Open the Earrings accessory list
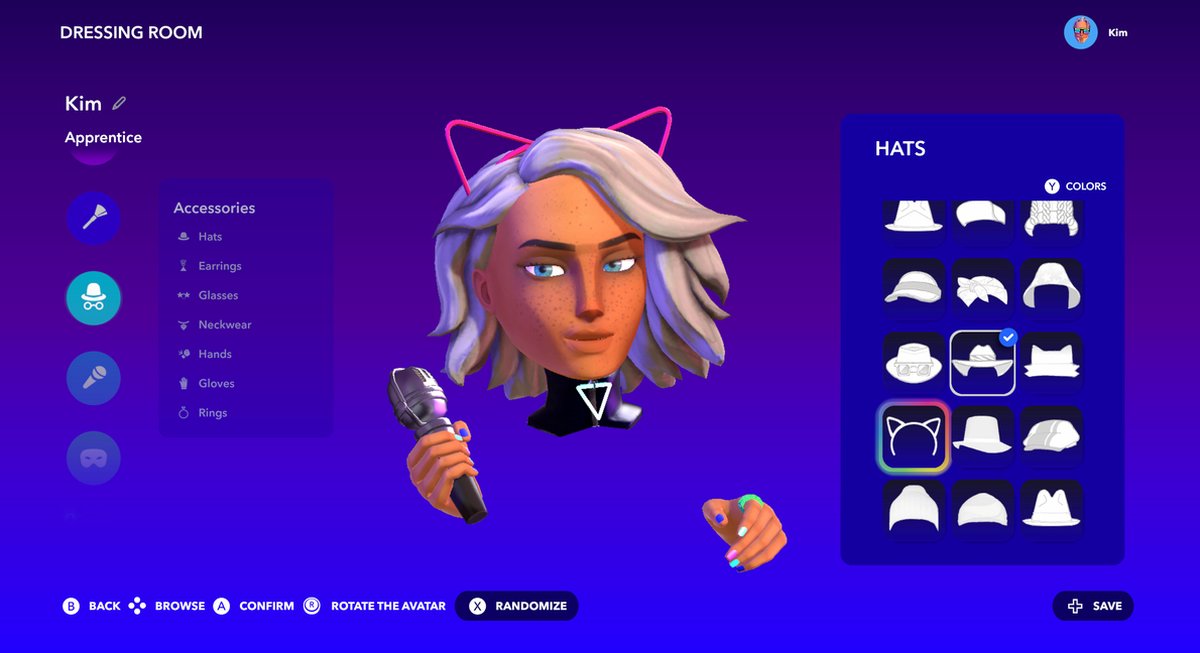This screenshot has width=1200, height=653. (219, 266)
